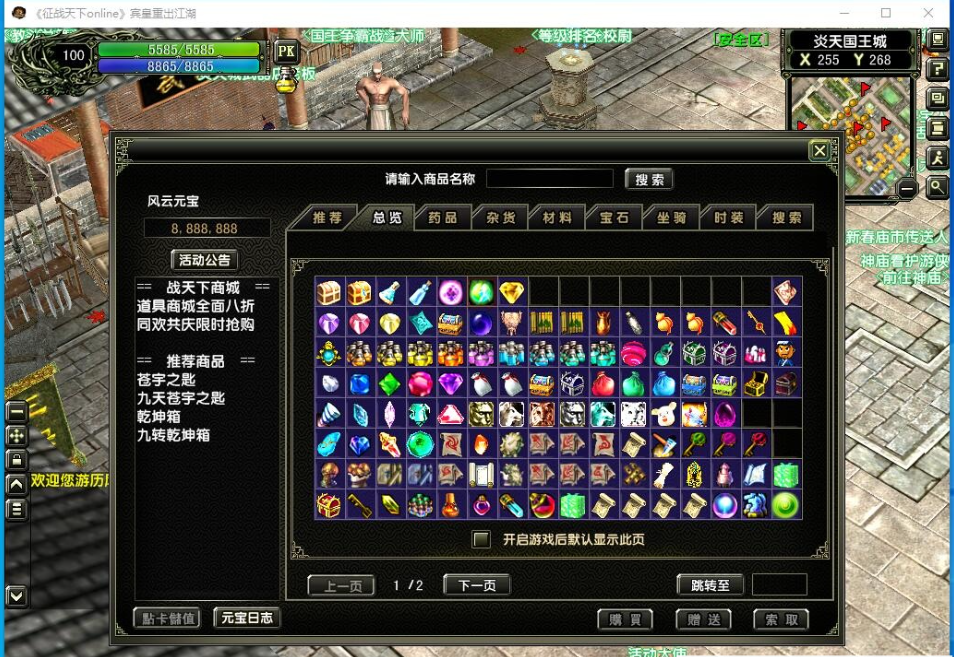954x657 pixels.
Task: Click the 索取 request button
Action: point(781,620)
